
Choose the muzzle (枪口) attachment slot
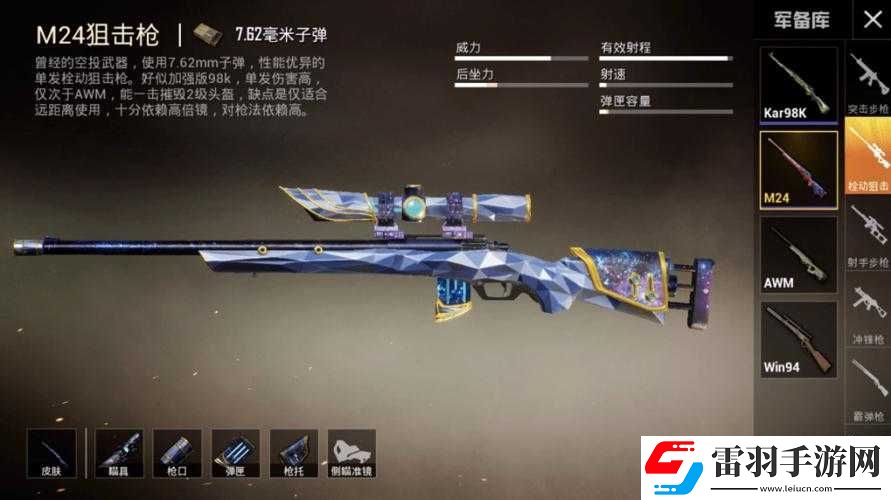177,453
